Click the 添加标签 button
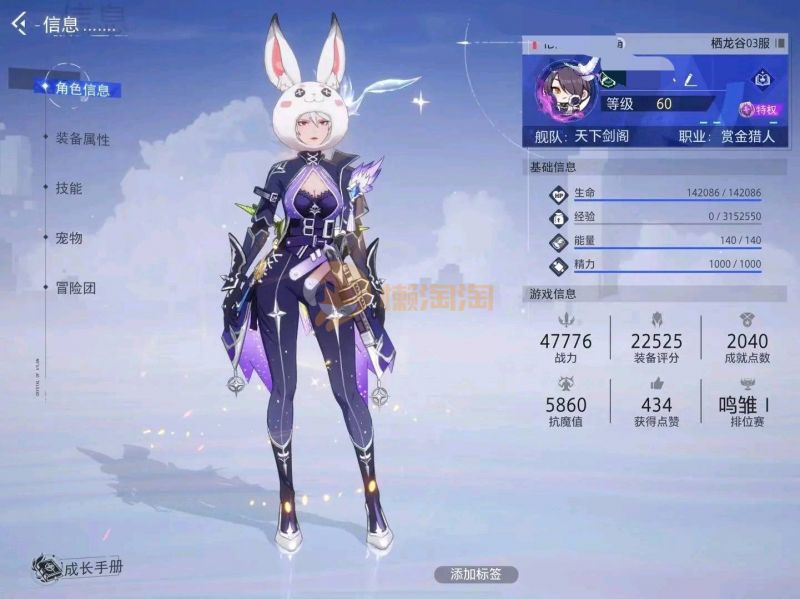This screenshot has height=599, width=800. coord(476,574)
